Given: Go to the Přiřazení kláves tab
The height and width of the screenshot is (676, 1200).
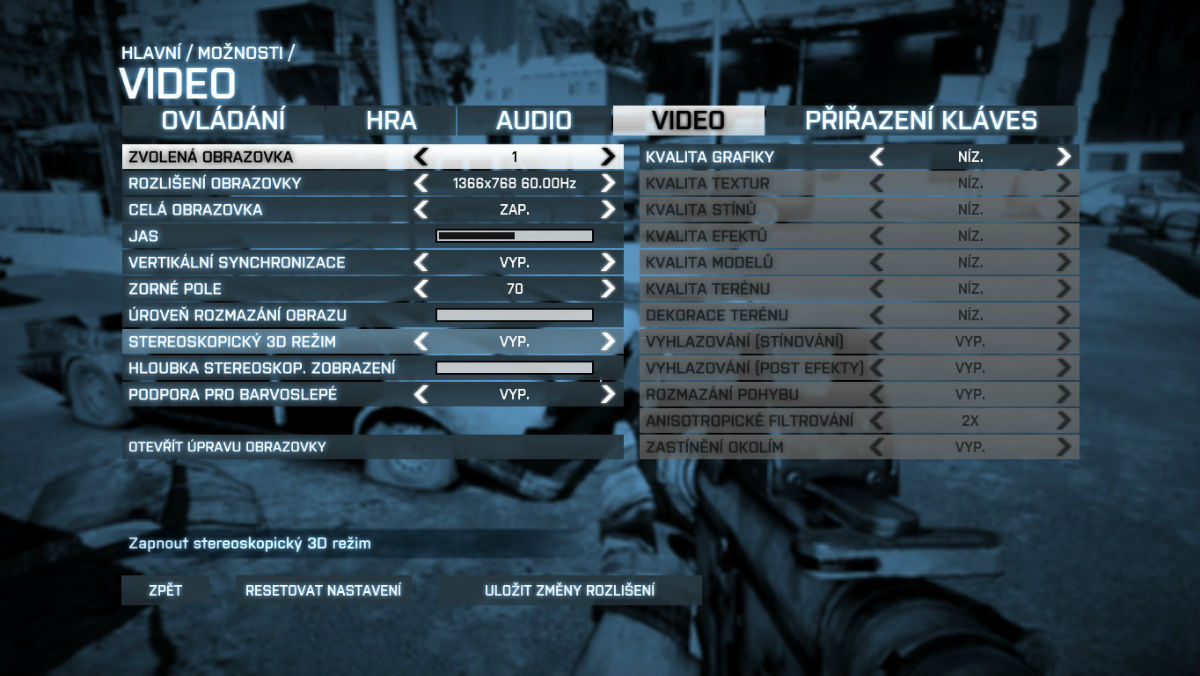Looking at the screenshot, I should pos(921,121).
